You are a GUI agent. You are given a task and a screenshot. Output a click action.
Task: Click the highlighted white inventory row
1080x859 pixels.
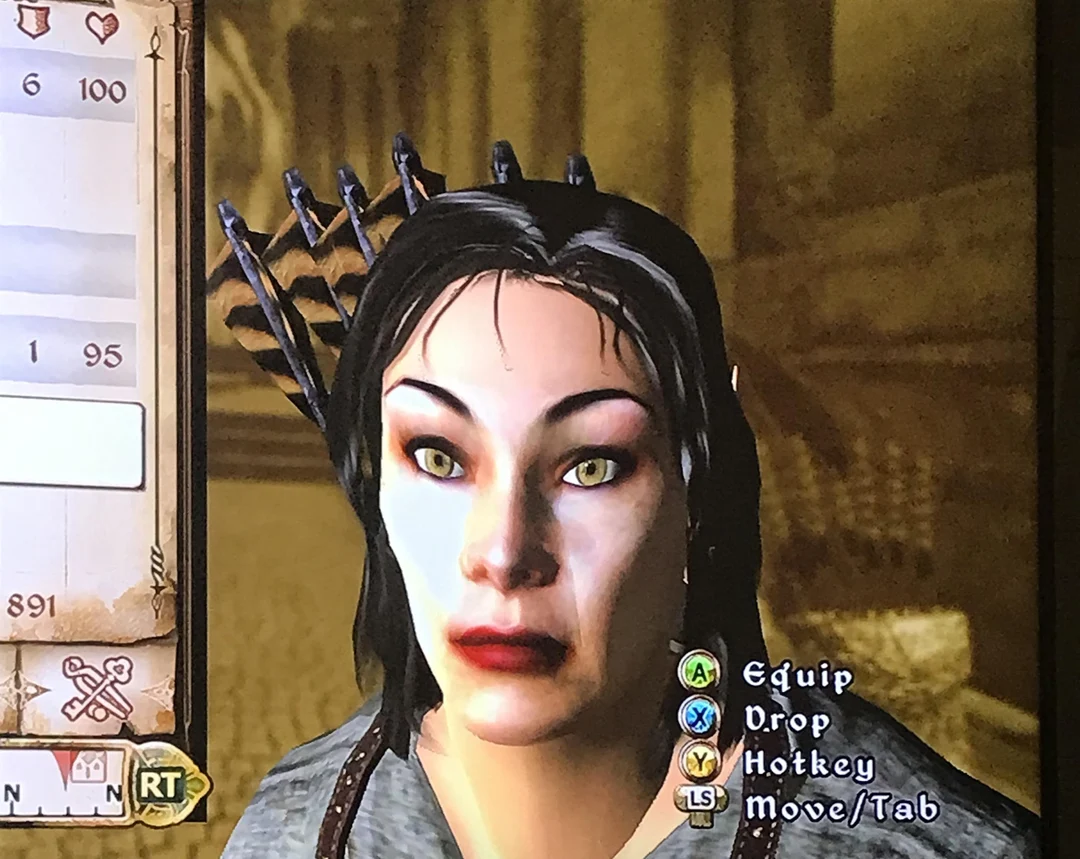[x=68, y=441]
